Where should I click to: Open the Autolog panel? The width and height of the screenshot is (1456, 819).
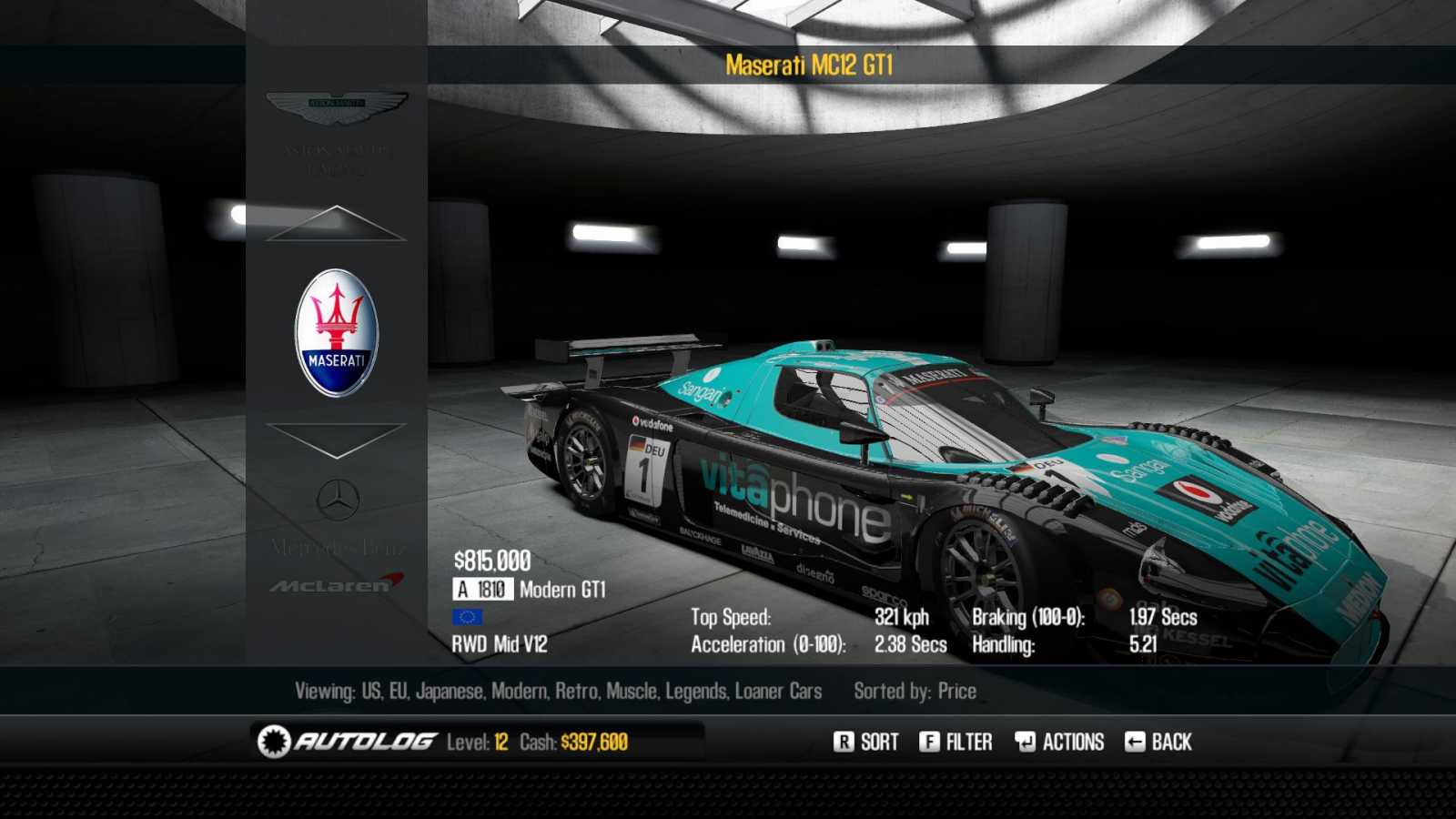coord(347,743)
